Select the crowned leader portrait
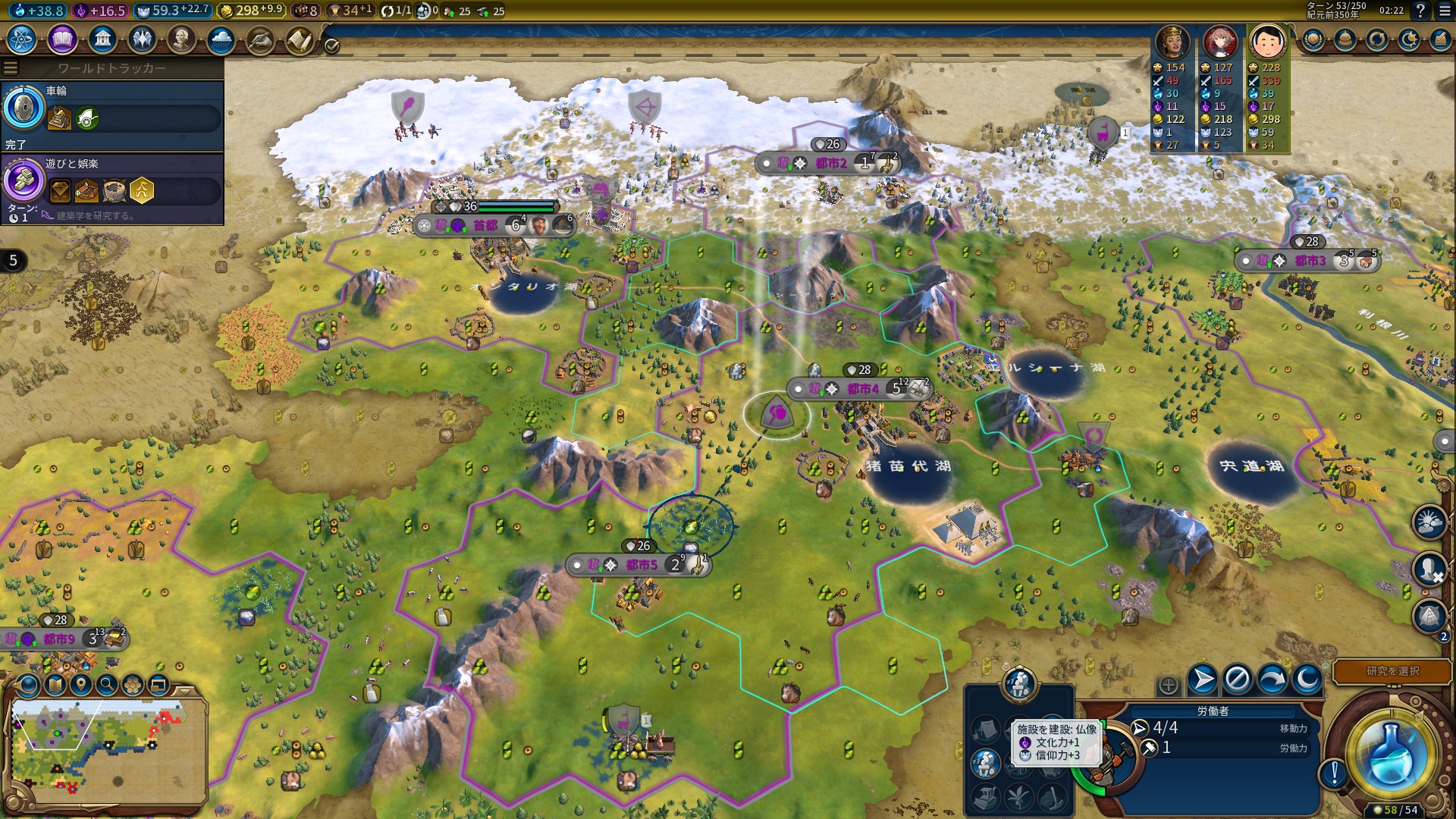This screenshot has height=819, width=1456. [1172, 42]
